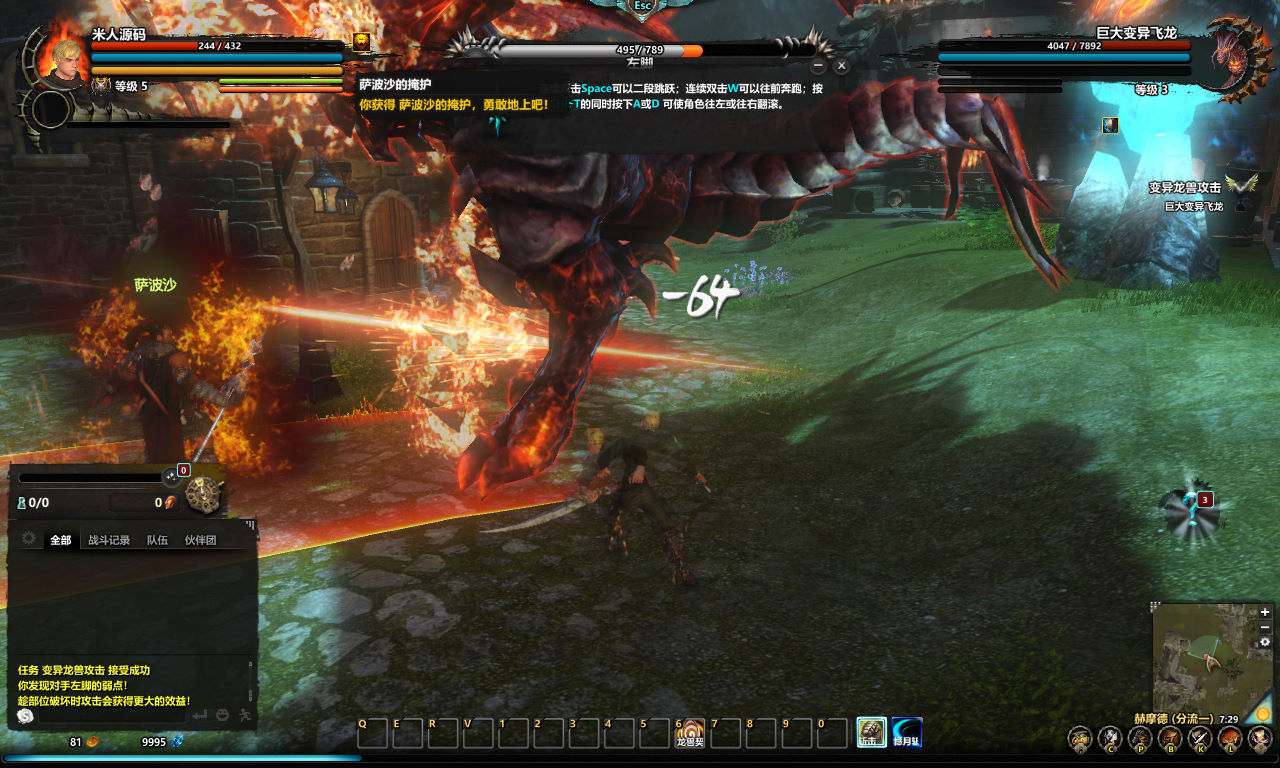Open the skills menu icon labeled K

point(1199,739)
